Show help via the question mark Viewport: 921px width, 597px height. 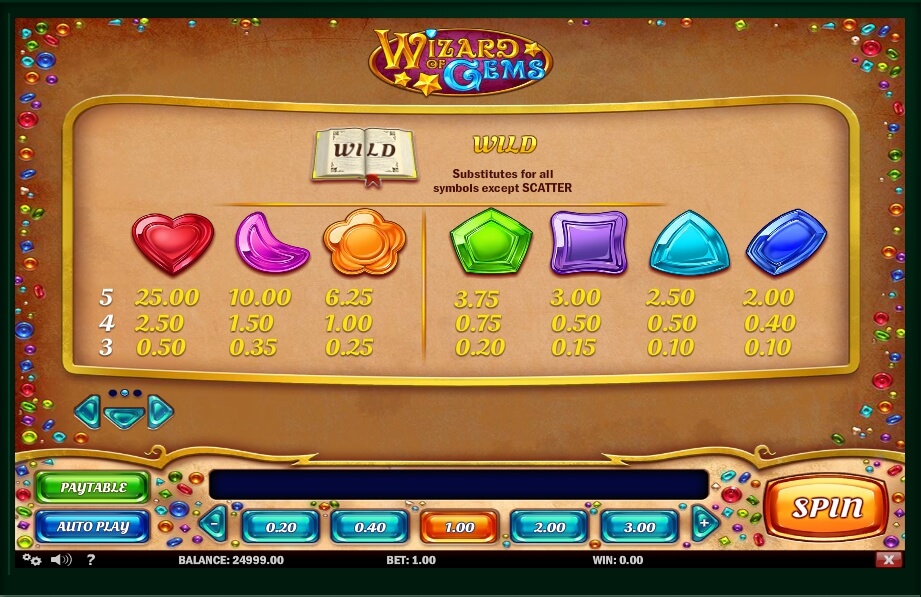[x=90, y=560]
